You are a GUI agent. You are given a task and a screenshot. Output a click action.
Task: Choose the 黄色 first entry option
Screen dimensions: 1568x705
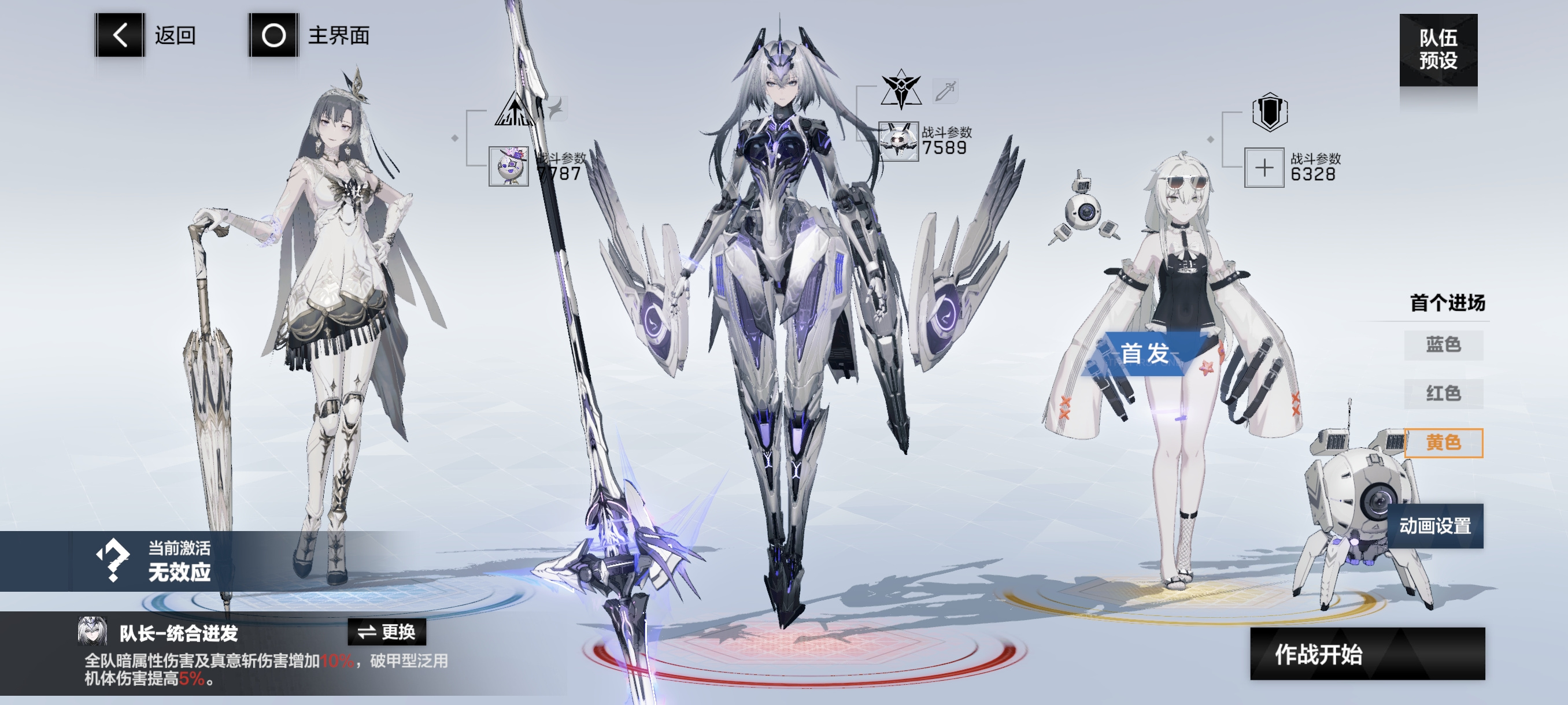click(x=1443, y=442)
